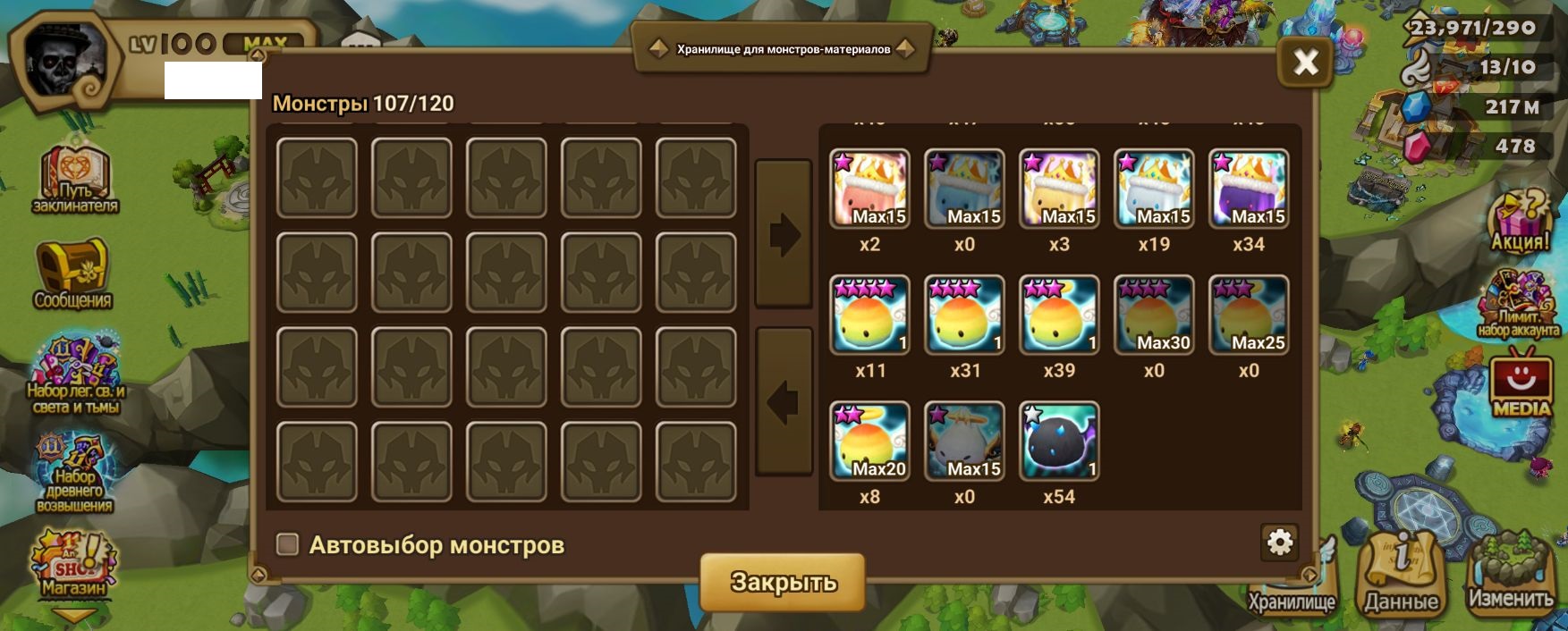This screenshot has height=631, width=1568.
Task: Select the purple dark Angelmon x34
Action: click(x=1249, y=189)
